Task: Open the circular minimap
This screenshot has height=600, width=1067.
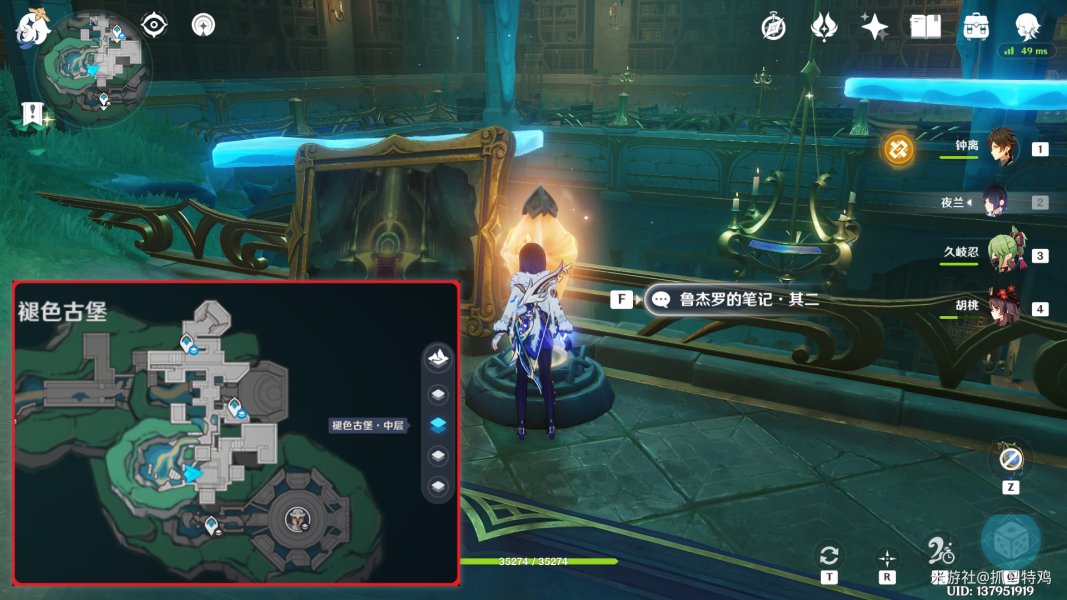Action: 93,68
